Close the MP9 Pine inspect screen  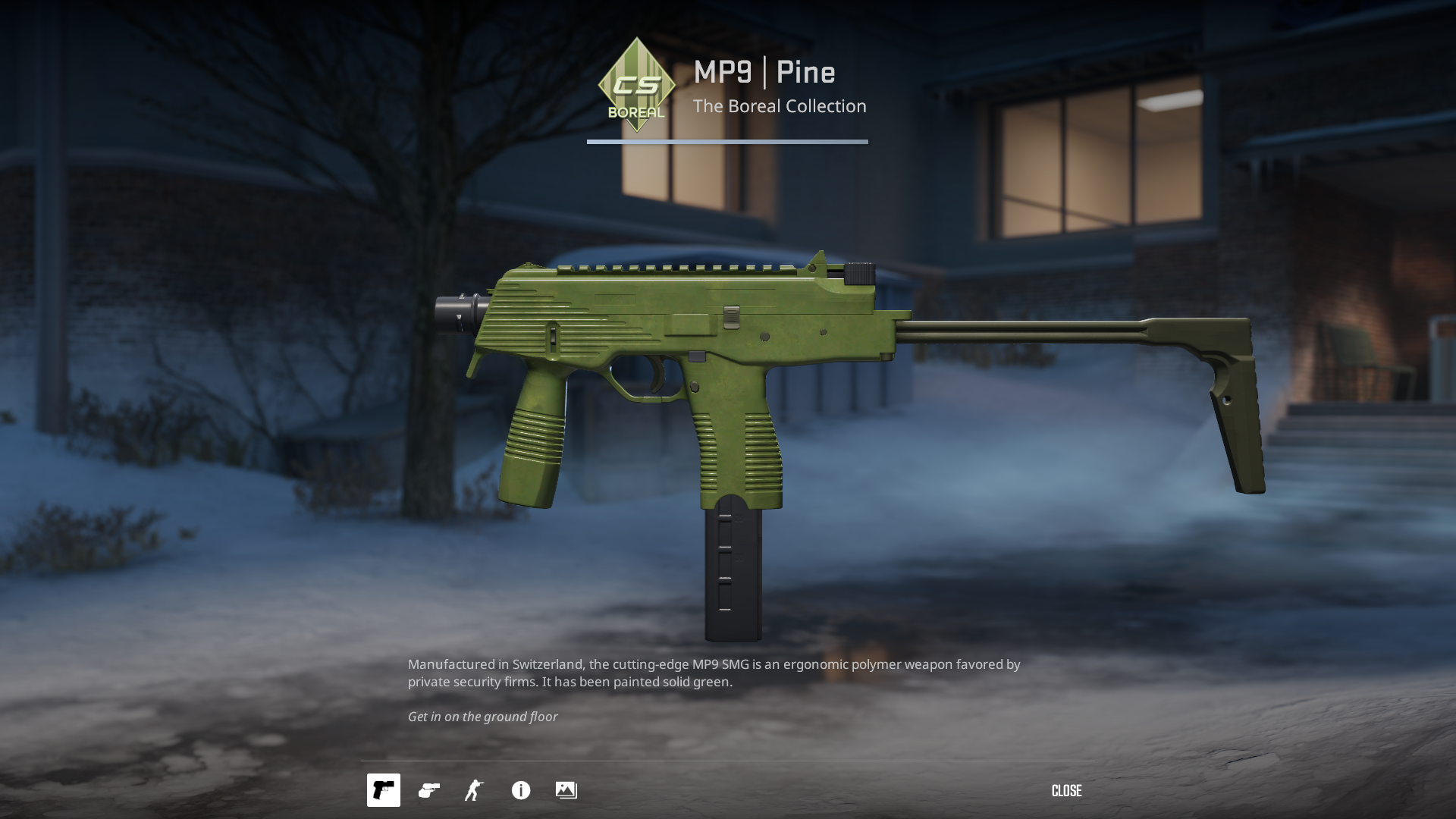click(x=1066, y=791)
